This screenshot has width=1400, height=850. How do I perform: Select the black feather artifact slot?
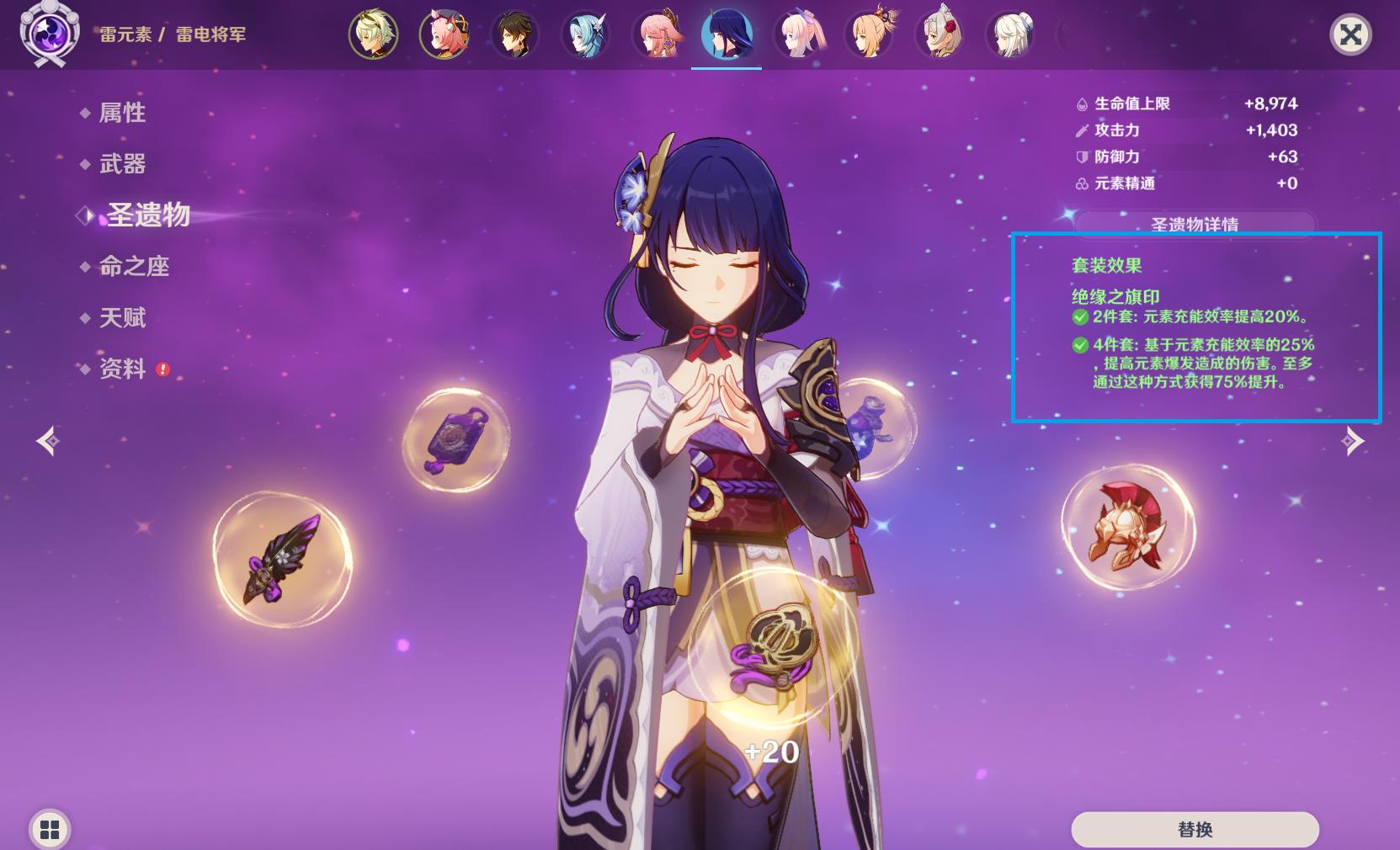[x=282, y=560]
